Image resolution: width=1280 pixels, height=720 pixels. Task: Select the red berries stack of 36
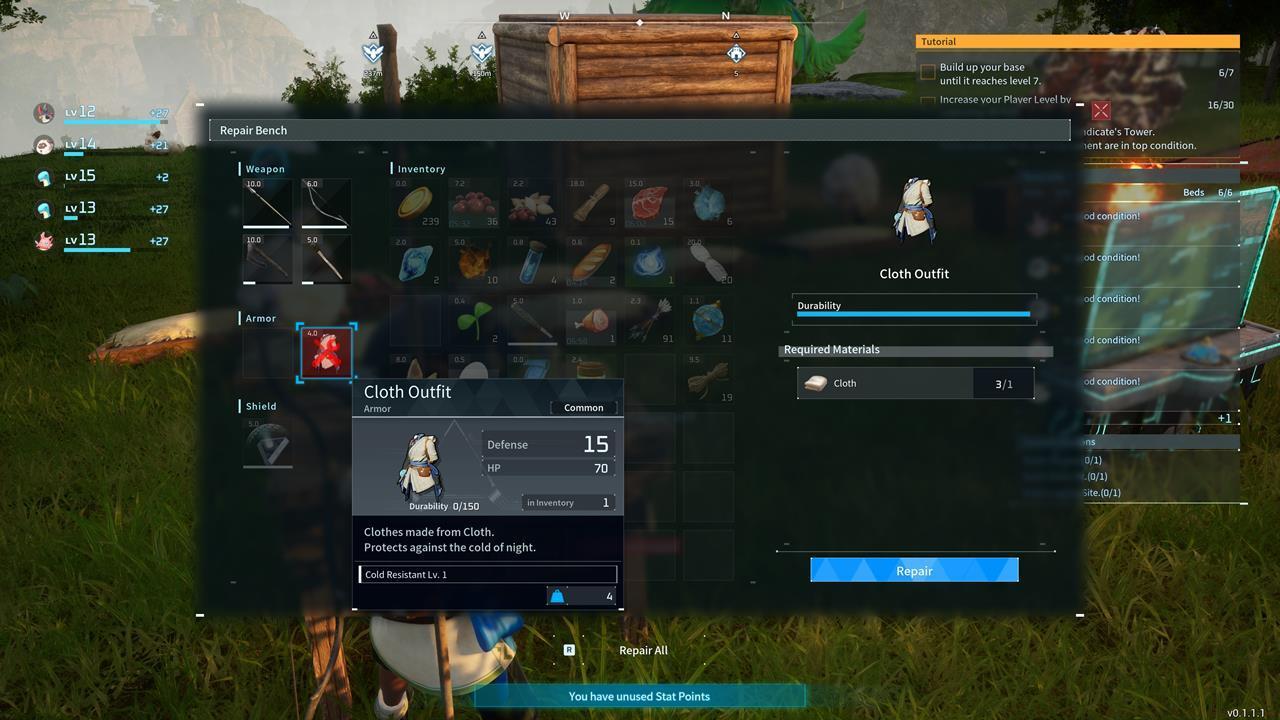click(x=472, y=203)
